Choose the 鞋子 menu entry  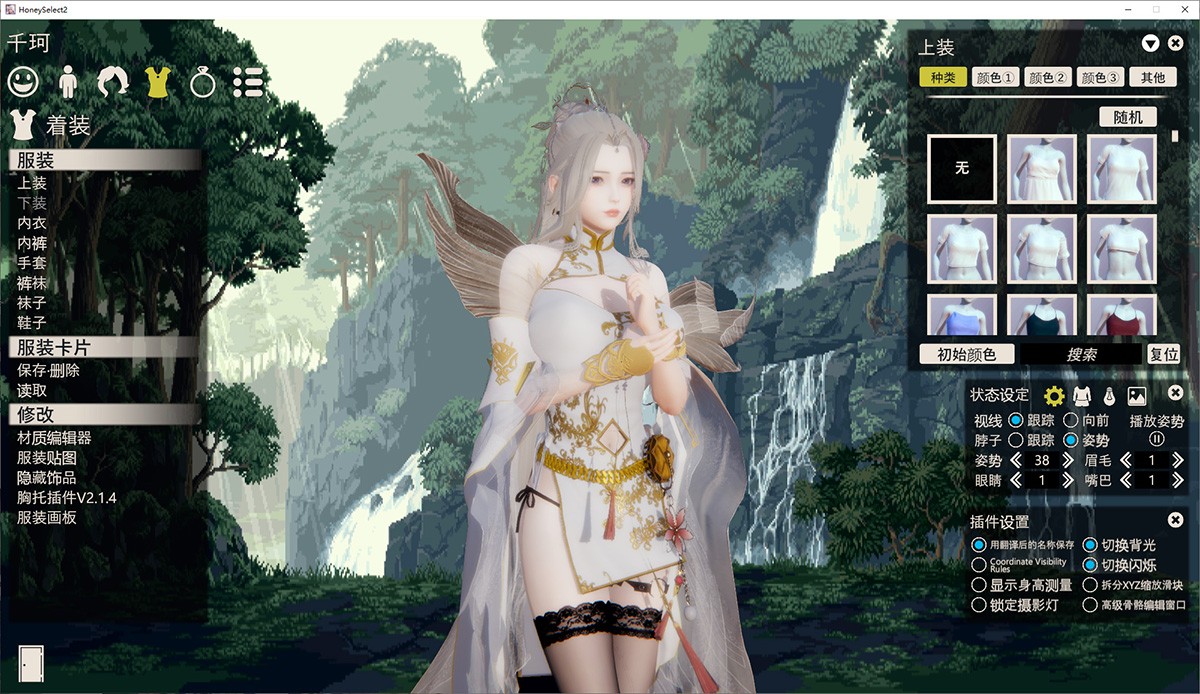click(x=32, y=322)
